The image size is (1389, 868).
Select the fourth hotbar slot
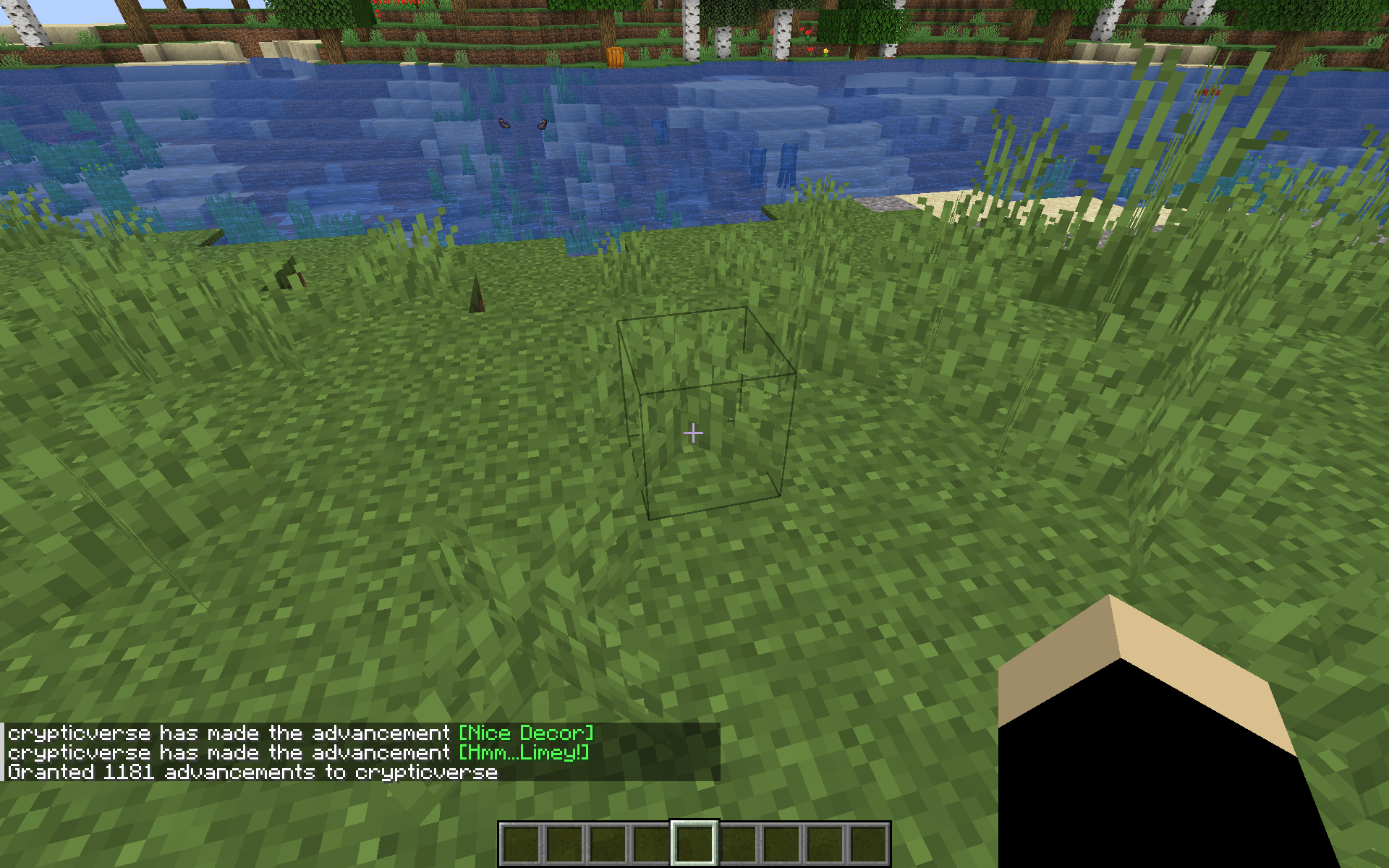[x=651, y=843]
